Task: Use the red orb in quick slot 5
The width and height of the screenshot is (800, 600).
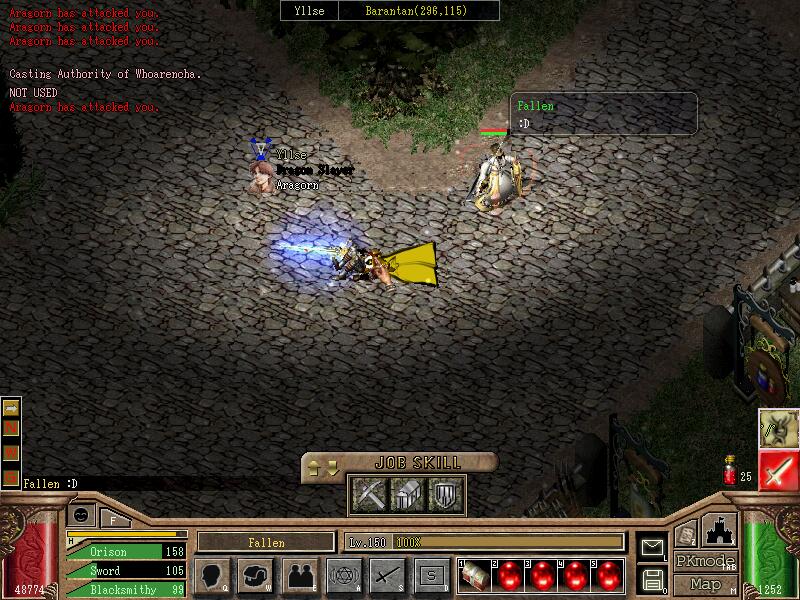Action: (607, 575)
